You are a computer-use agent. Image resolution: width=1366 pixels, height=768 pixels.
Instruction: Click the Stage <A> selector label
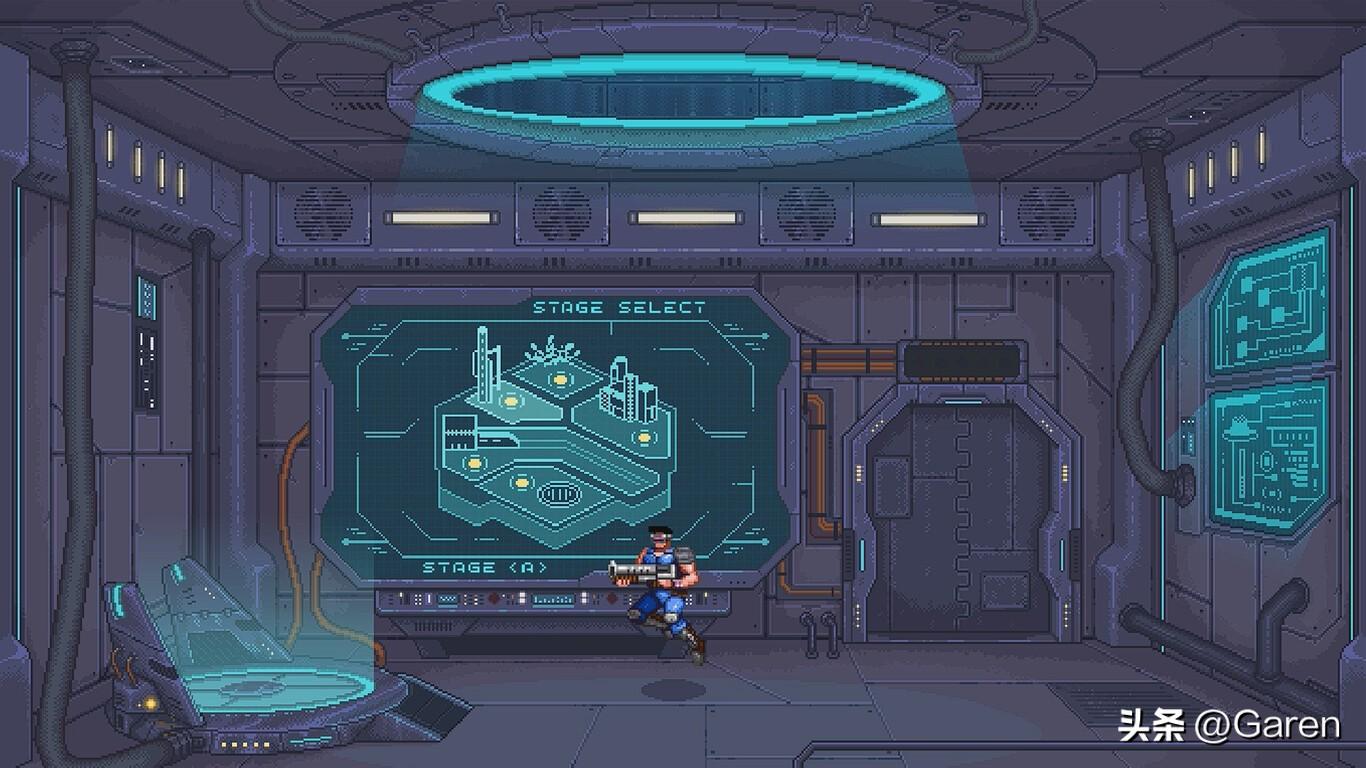(x=485, y=567)
